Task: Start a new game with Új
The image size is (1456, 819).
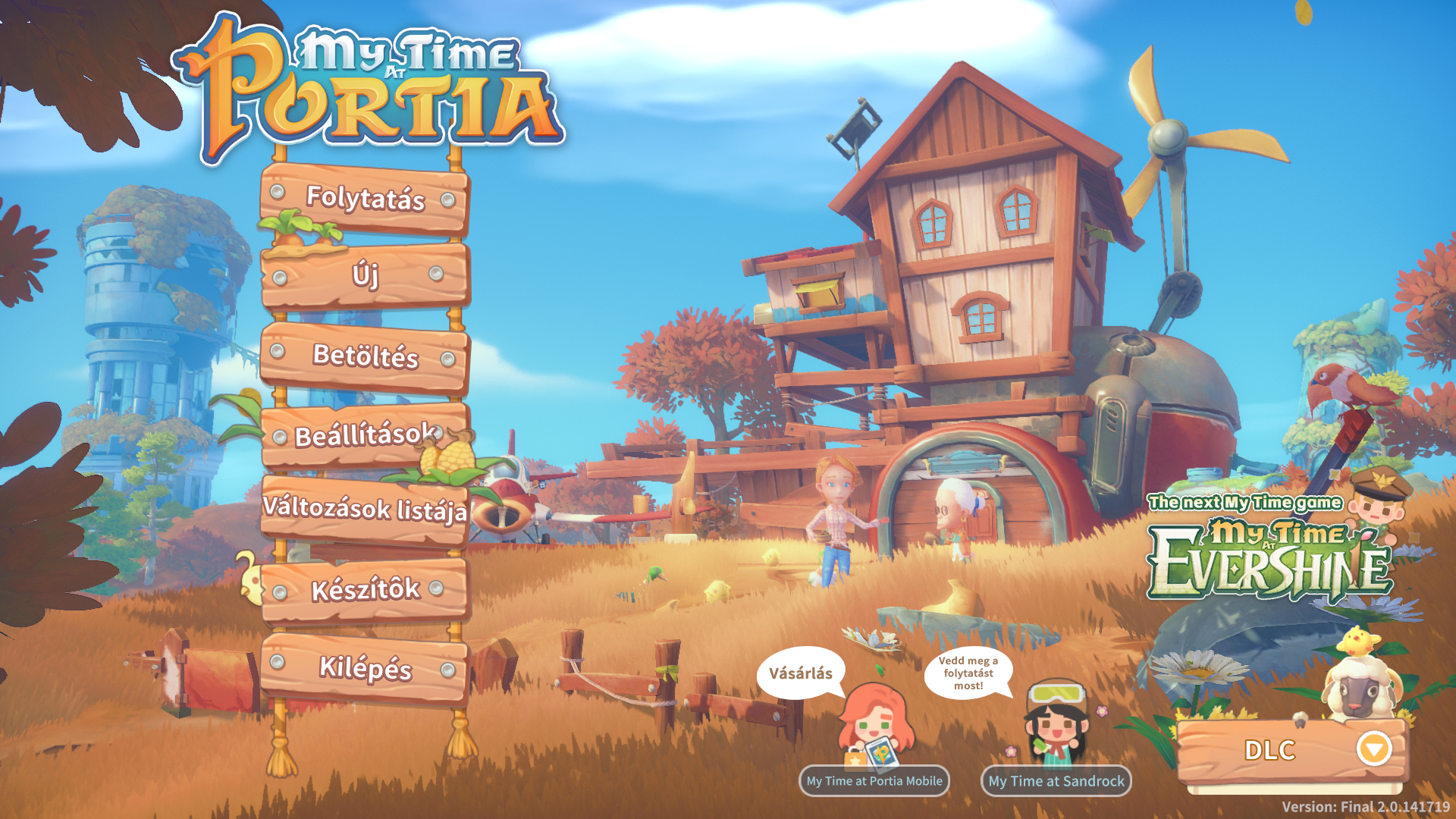Action: pyautogui.click(x=365, y=275)
